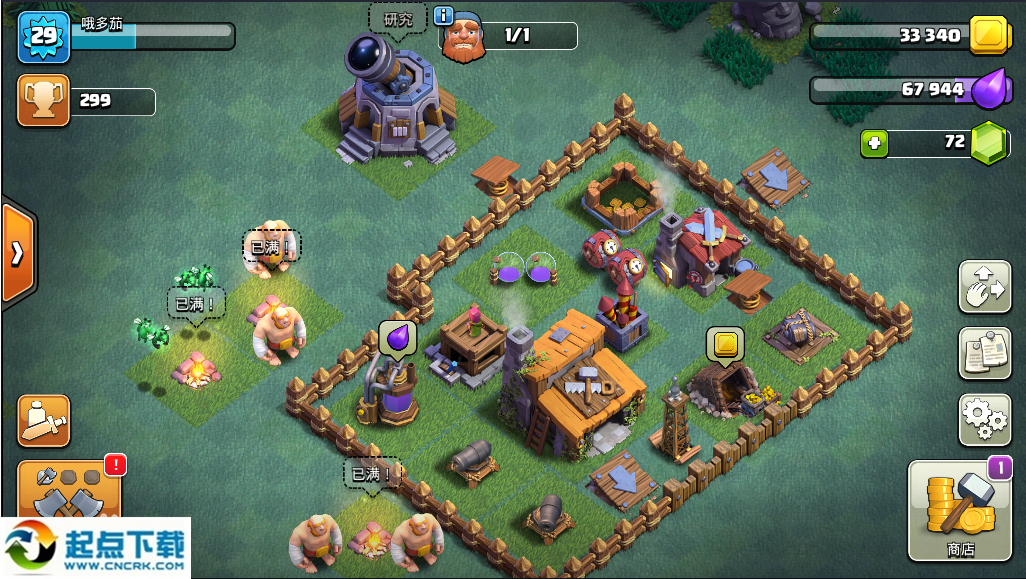Show builder info via the blue i icon
The width and height of the screenshot is (1026, 579).
pos(444,15)
